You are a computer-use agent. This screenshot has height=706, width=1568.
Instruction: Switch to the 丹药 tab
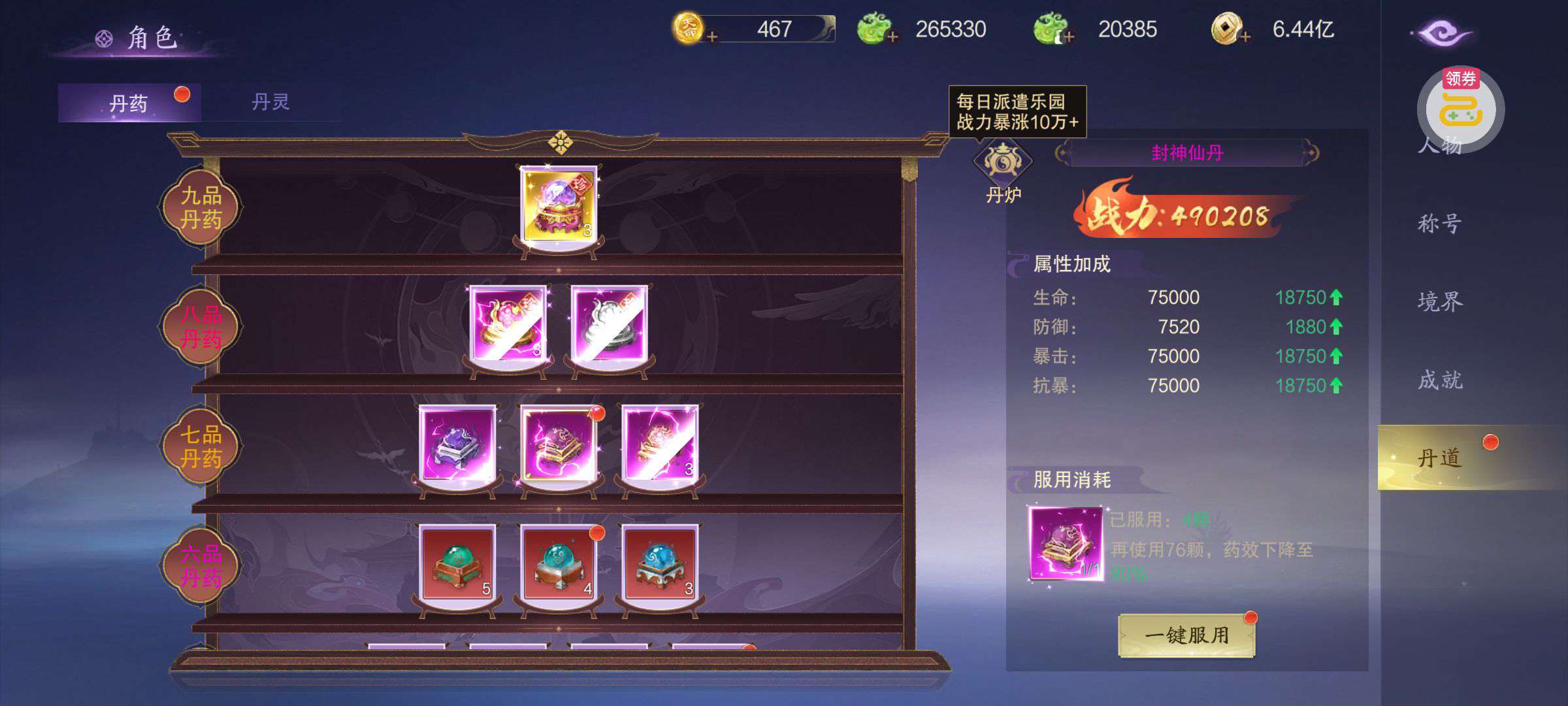129,103
